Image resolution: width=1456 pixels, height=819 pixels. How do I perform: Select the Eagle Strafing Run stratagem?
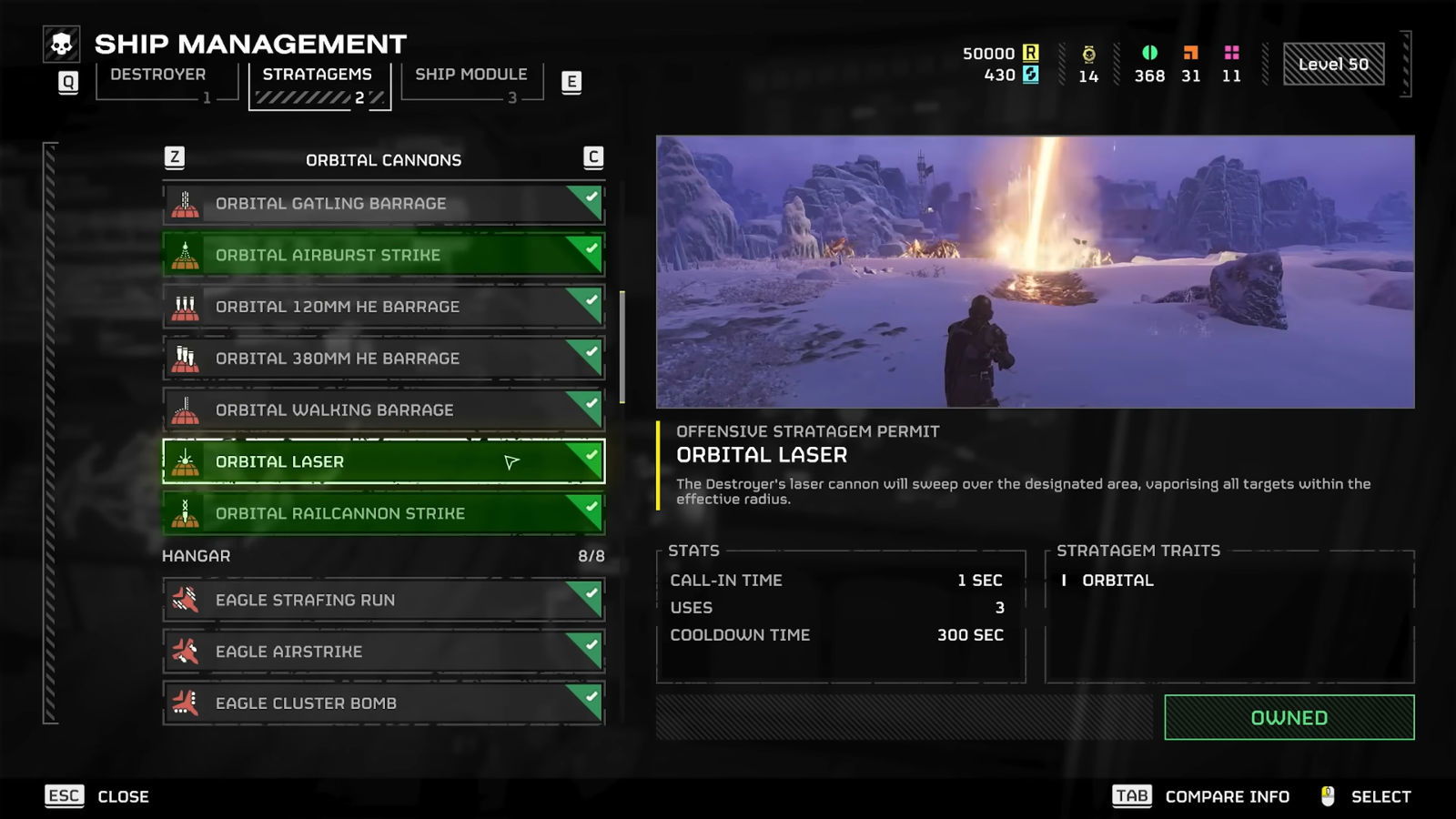coord(382,601)
